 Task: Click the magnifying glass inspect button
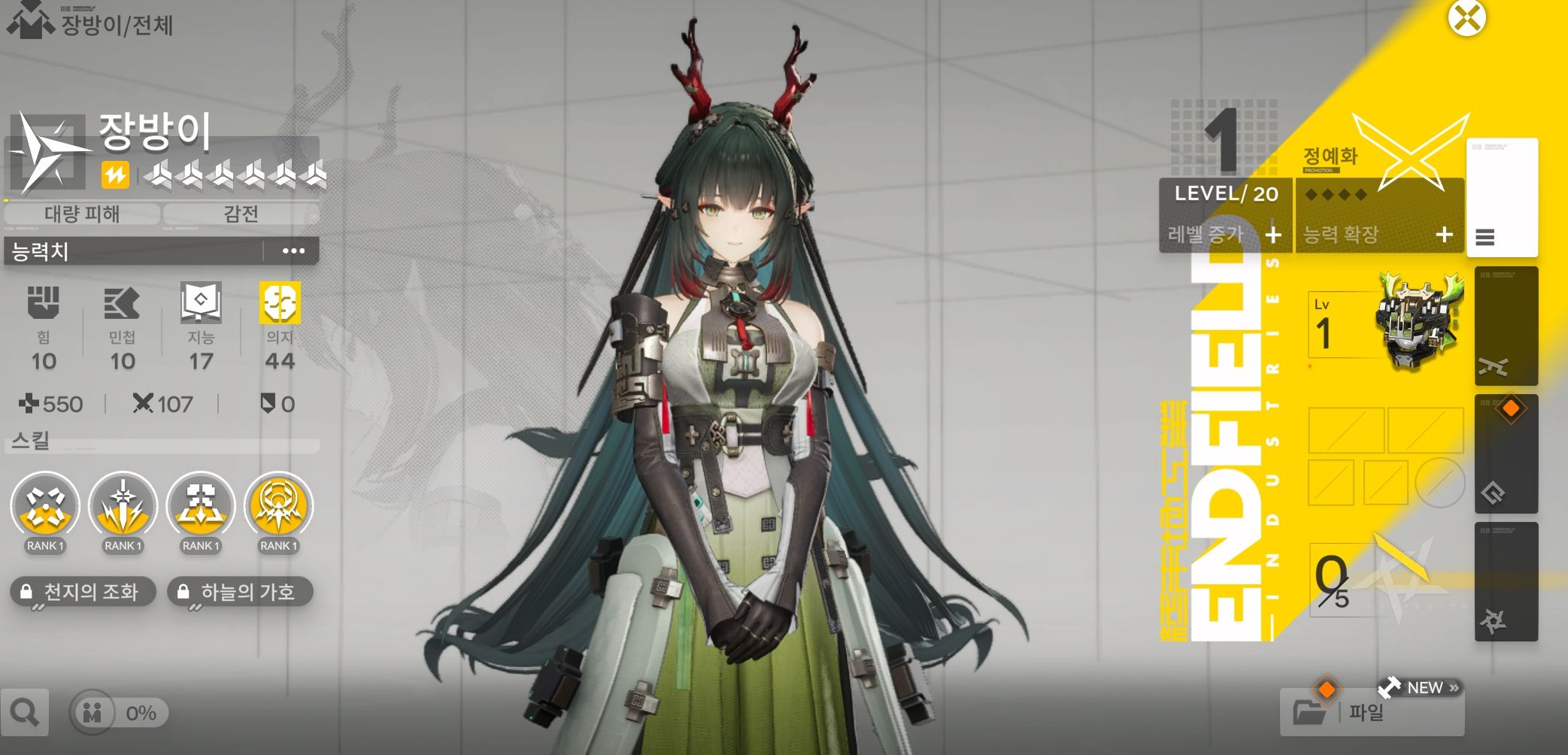point(25,712)
